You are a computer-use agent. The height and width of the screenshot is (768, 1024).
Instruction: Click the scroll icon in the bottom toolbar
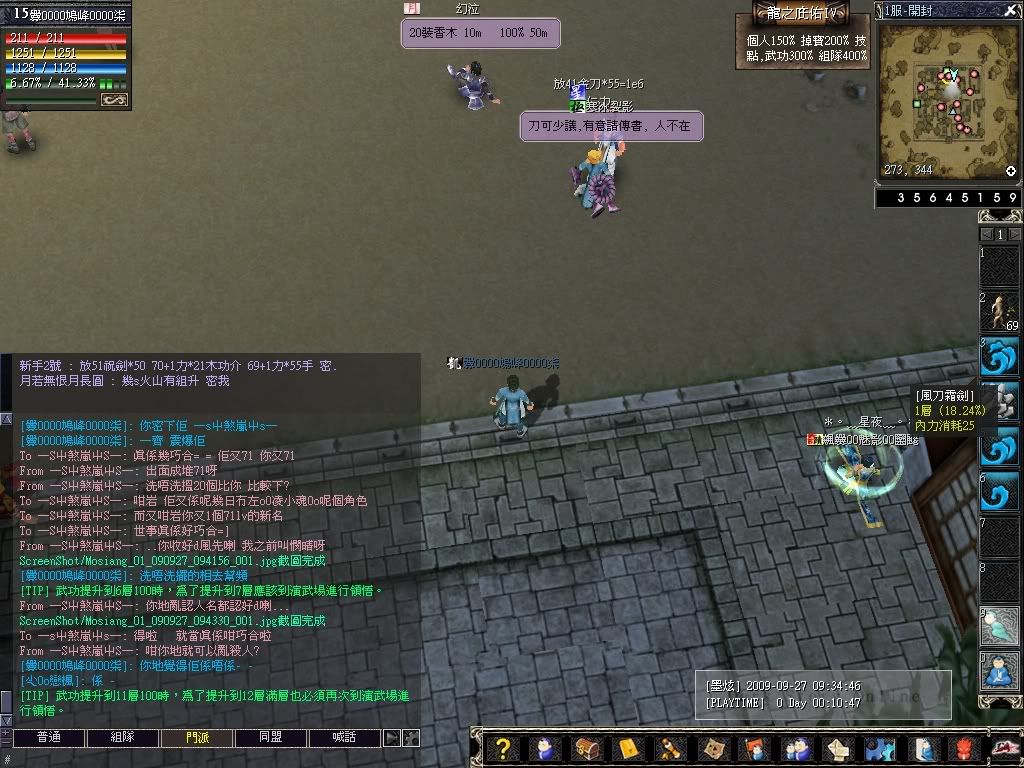670,748
